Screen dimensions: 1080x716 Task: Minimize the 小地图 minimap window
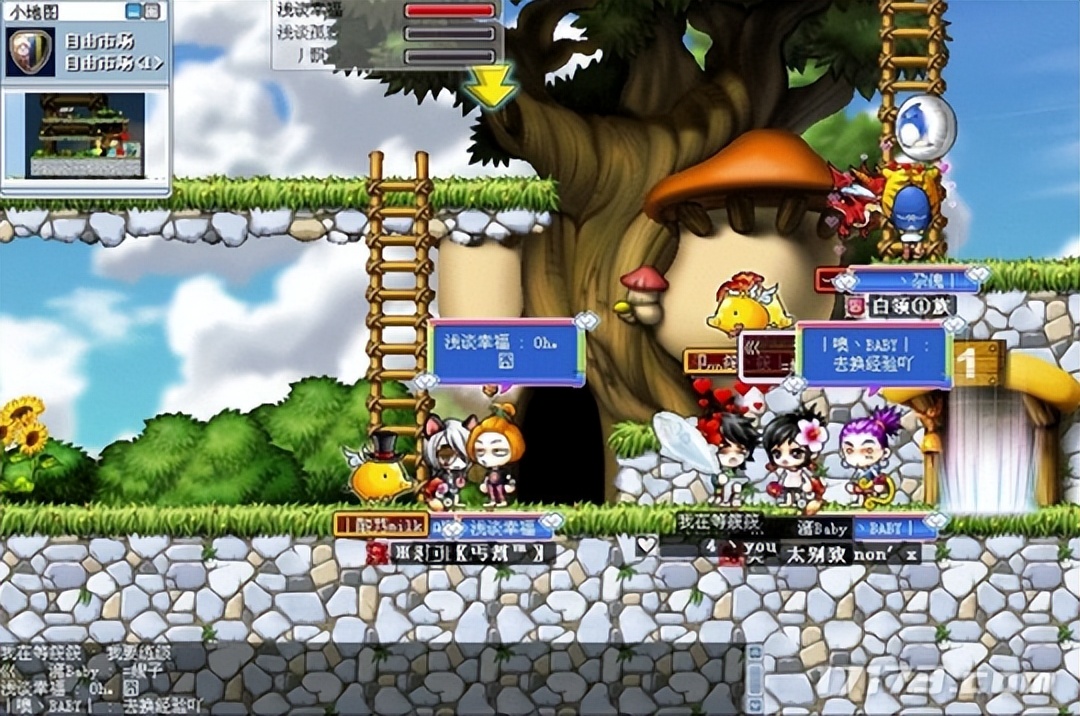click(133, 11)
